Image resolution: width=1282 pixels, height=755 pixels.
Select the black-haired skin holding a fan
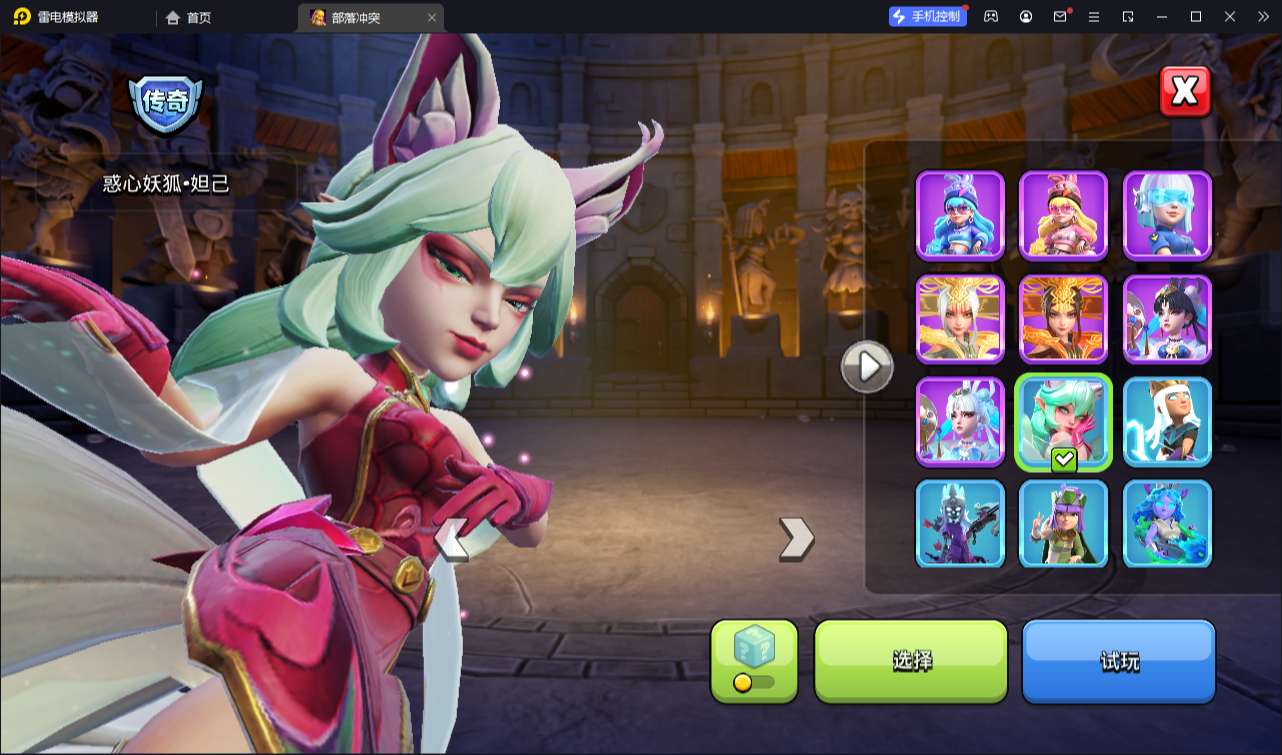[x=1167, y=319]
